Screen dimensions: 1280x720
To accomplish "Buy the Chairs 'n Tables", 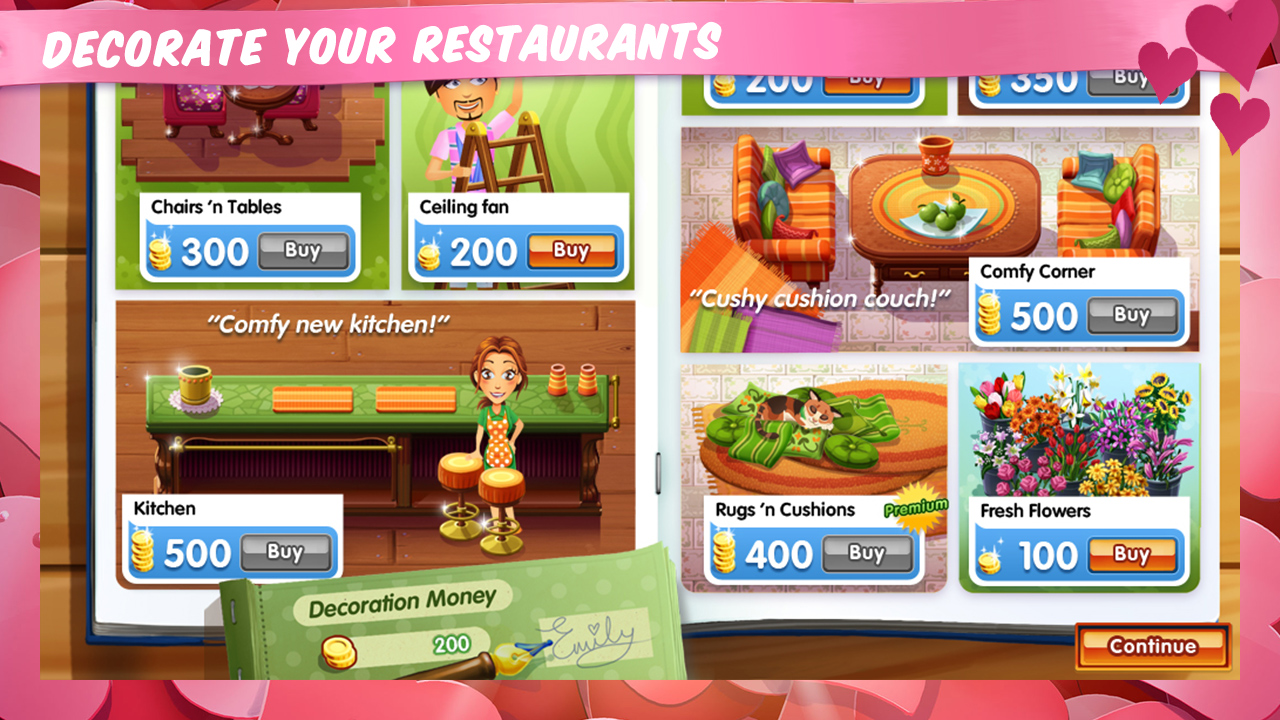I will (x=303, y=251).
